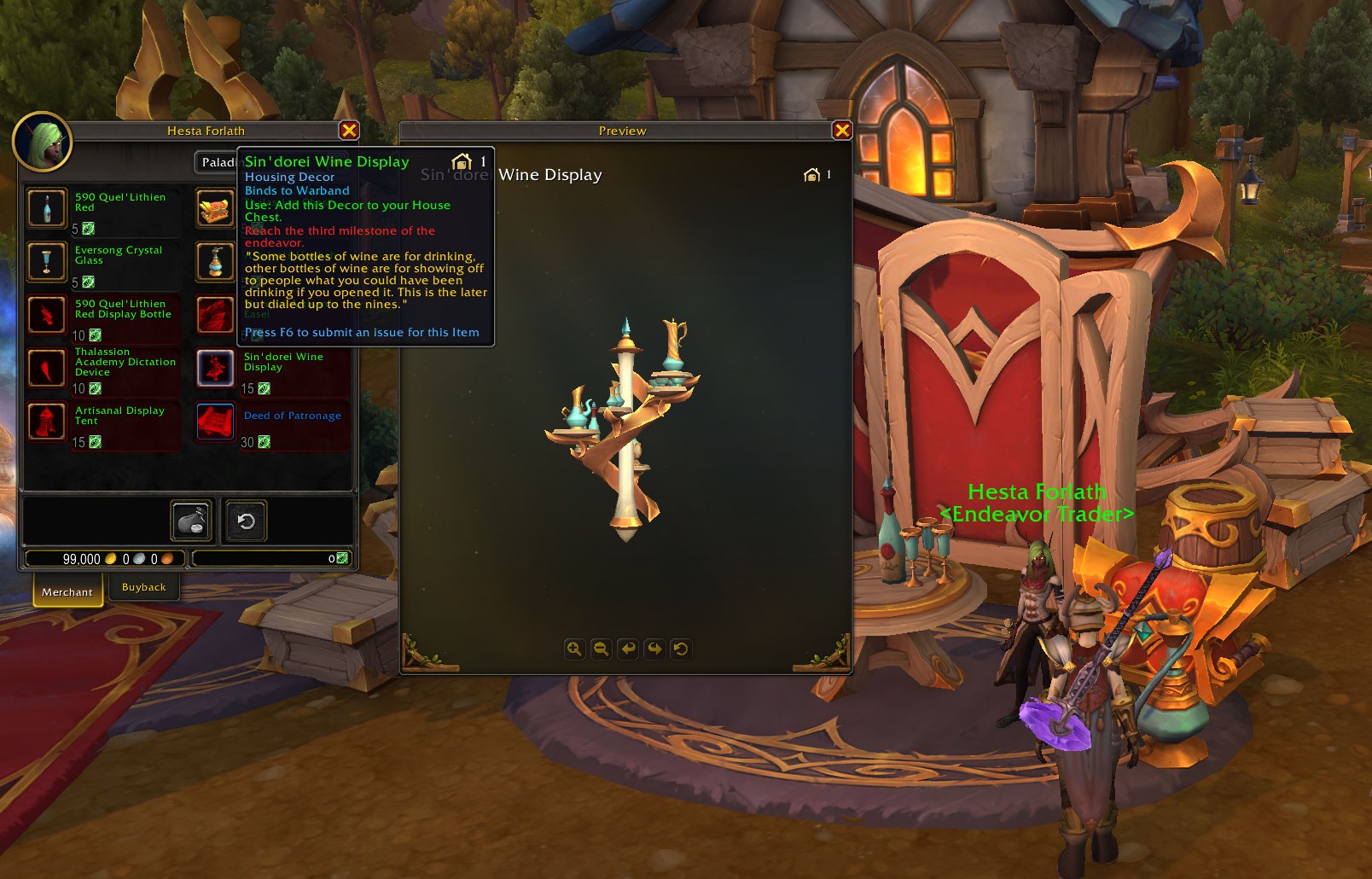Zoom out on the preview model

[601, 649]
